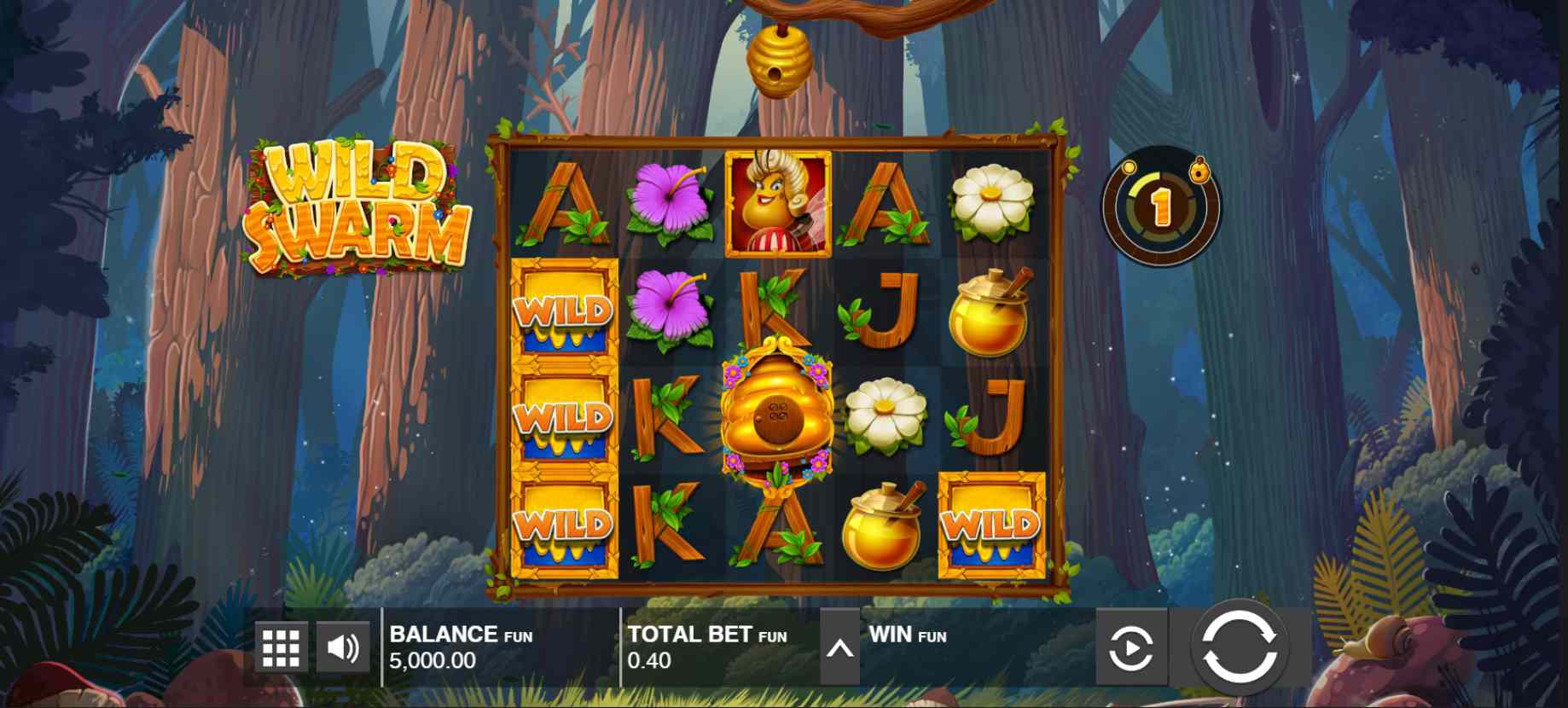
Task: Spin the reels with the round button
Action: pos(1240,647)
